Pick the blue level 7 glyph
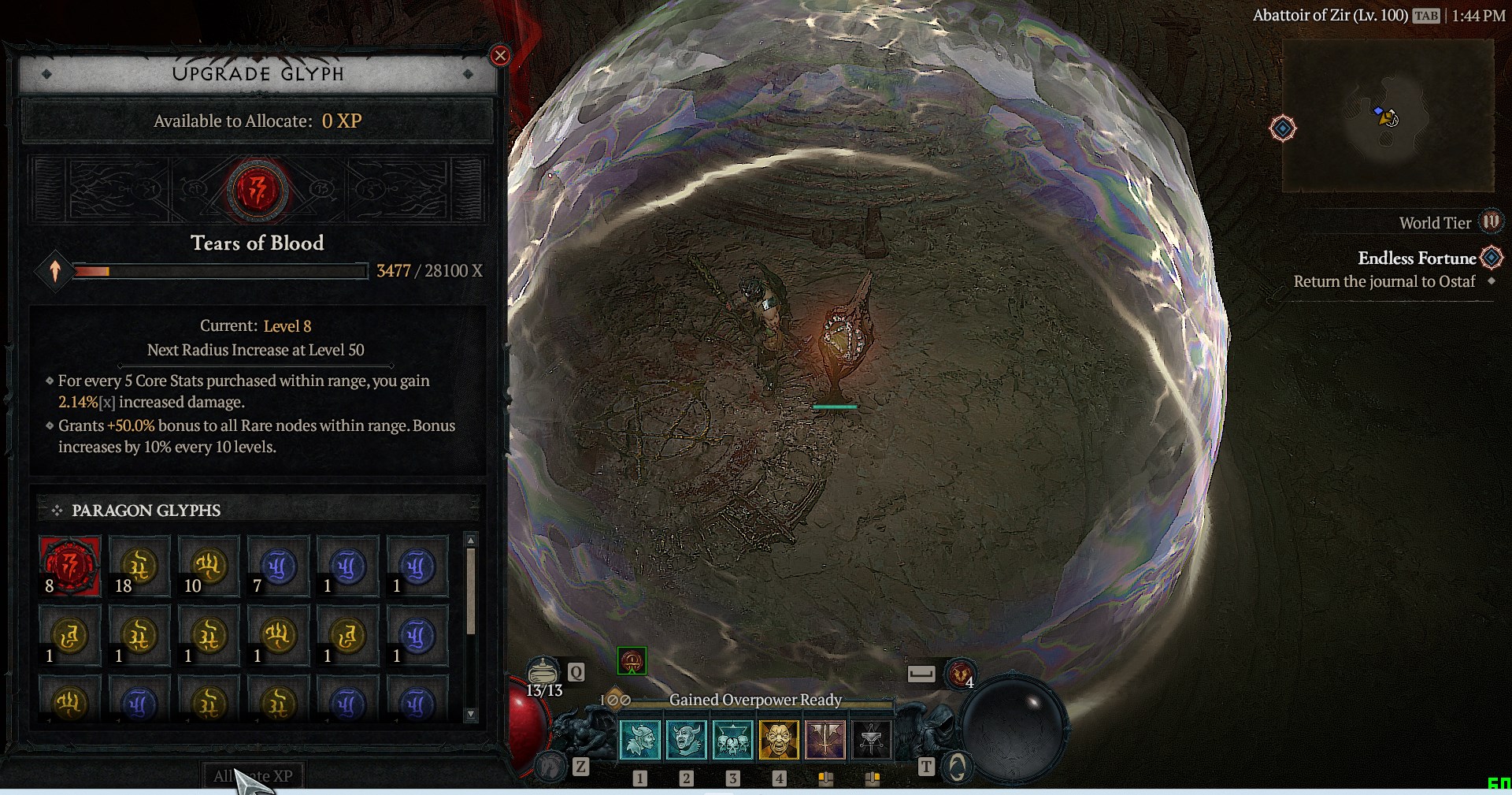This screenshot has width=1512, height=795. (x=278, y=566)
